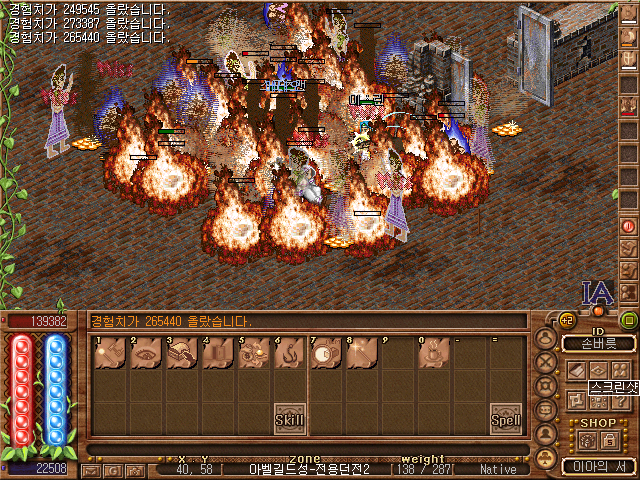Open the cash shop lock icon
Image resolution: width=640 pixels, height=480 pixels.
[608, 440]
